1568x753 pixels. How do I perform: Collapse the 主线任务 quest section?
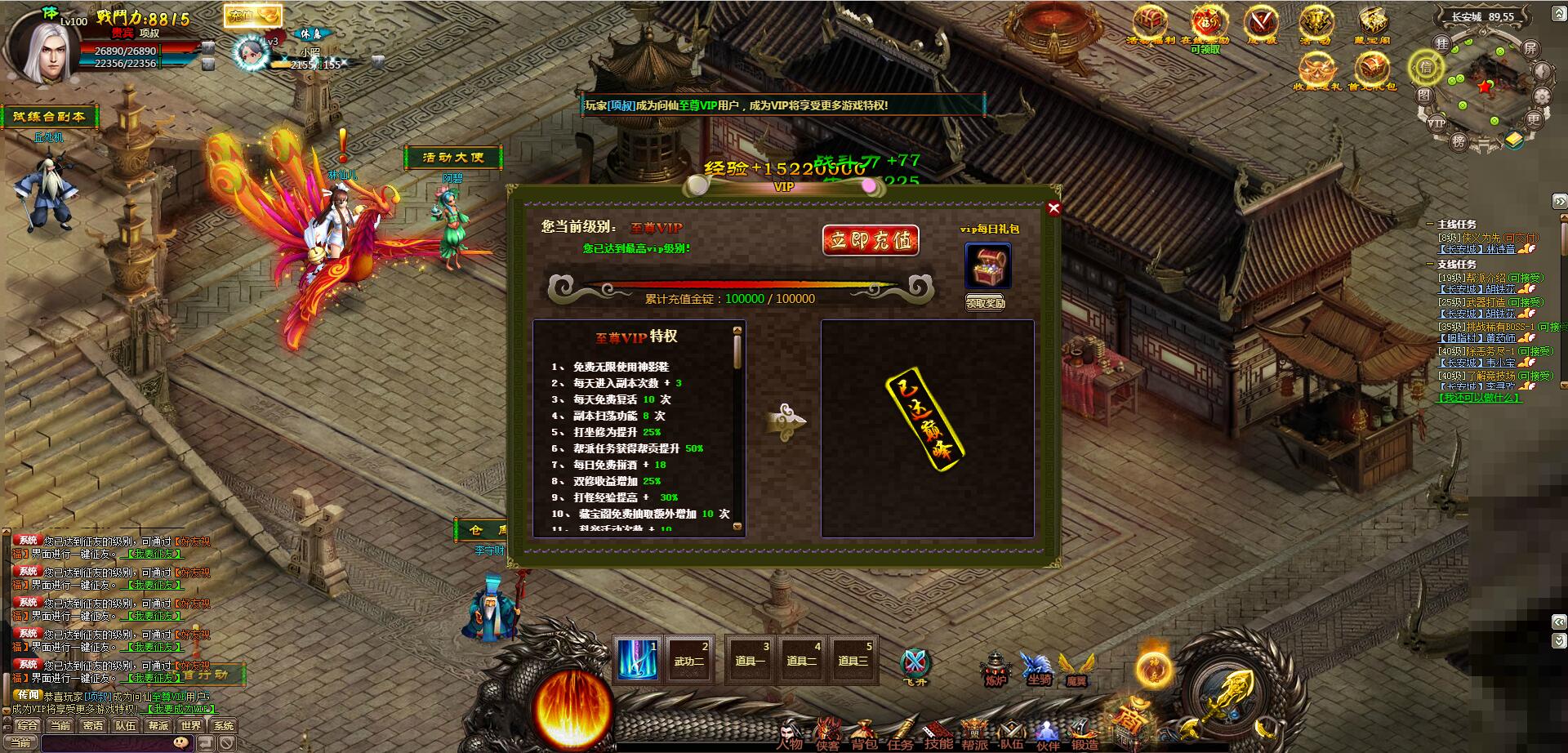pos(1430,224)
